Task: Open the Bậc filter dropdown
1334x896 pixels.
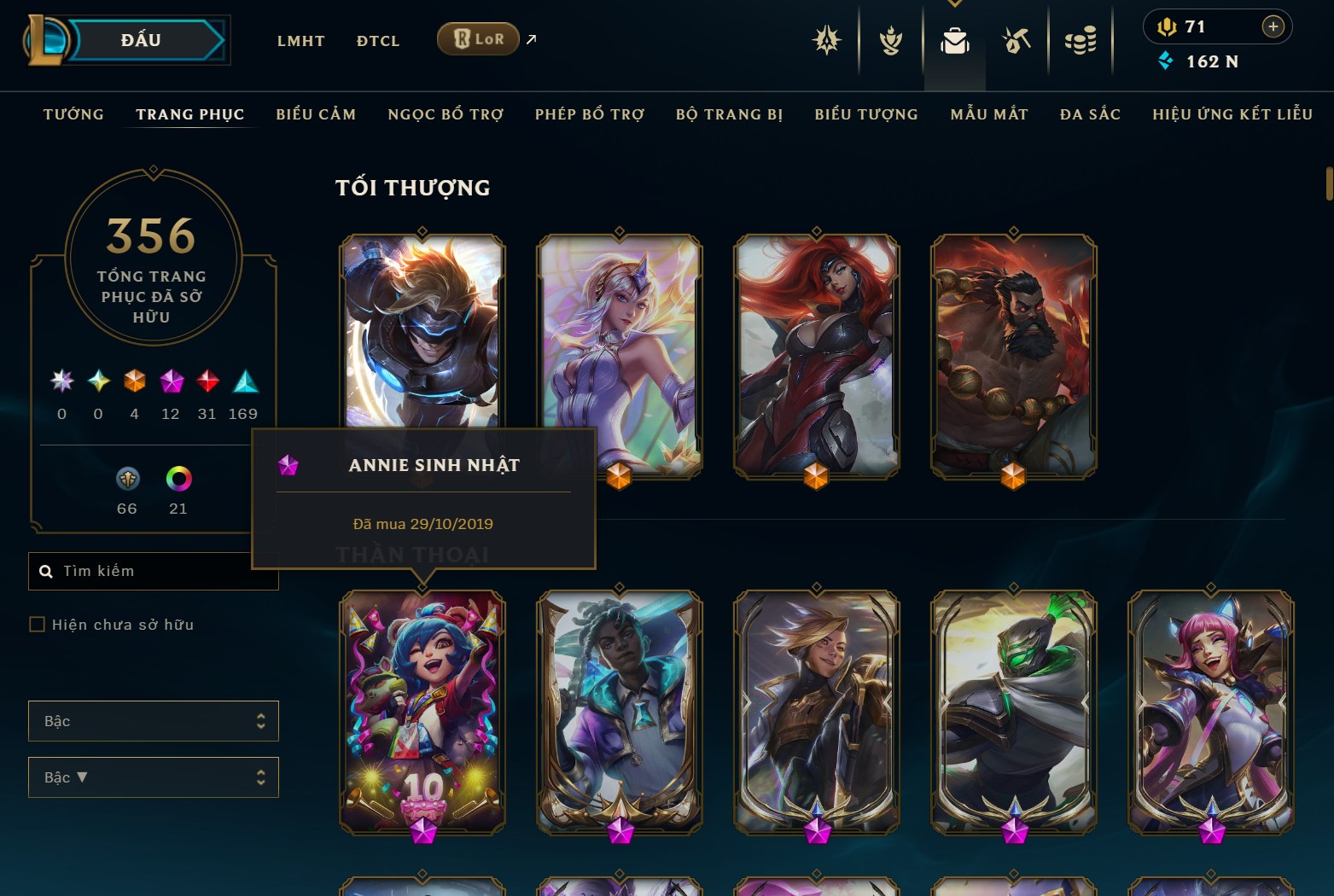Action: click(x=154, y=721)
